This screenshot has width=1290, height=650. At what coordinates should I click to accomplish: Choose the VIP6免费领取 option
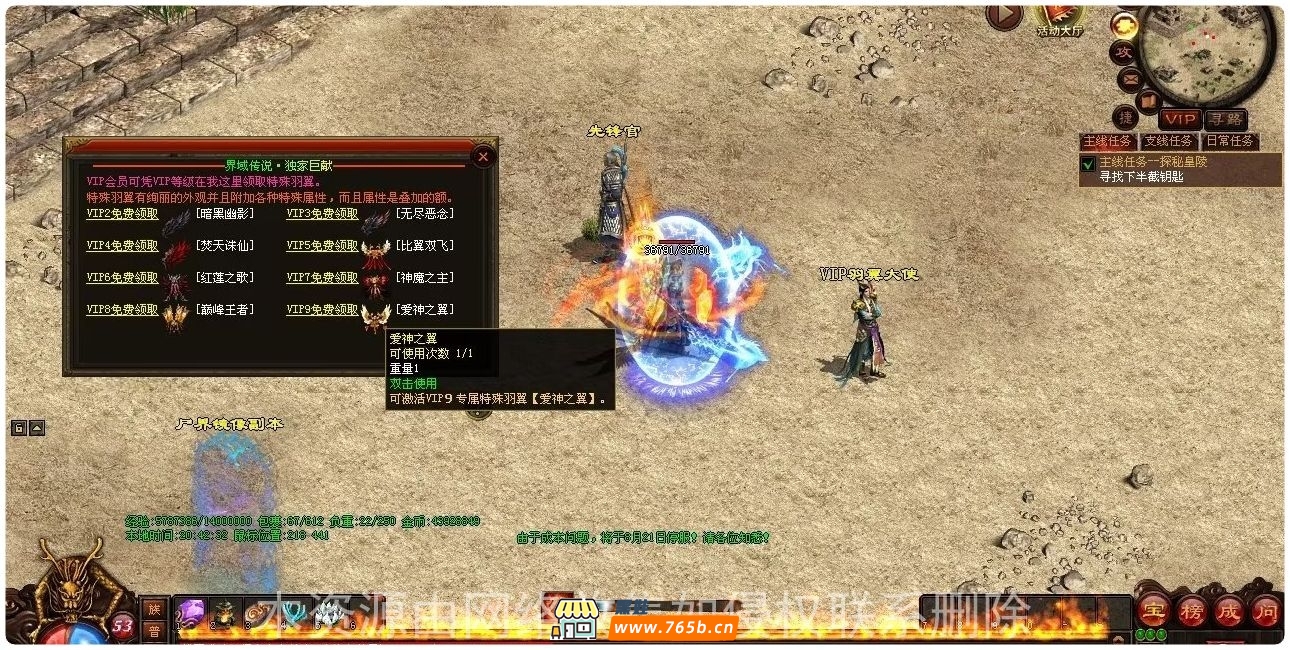(x=122, y=277)
